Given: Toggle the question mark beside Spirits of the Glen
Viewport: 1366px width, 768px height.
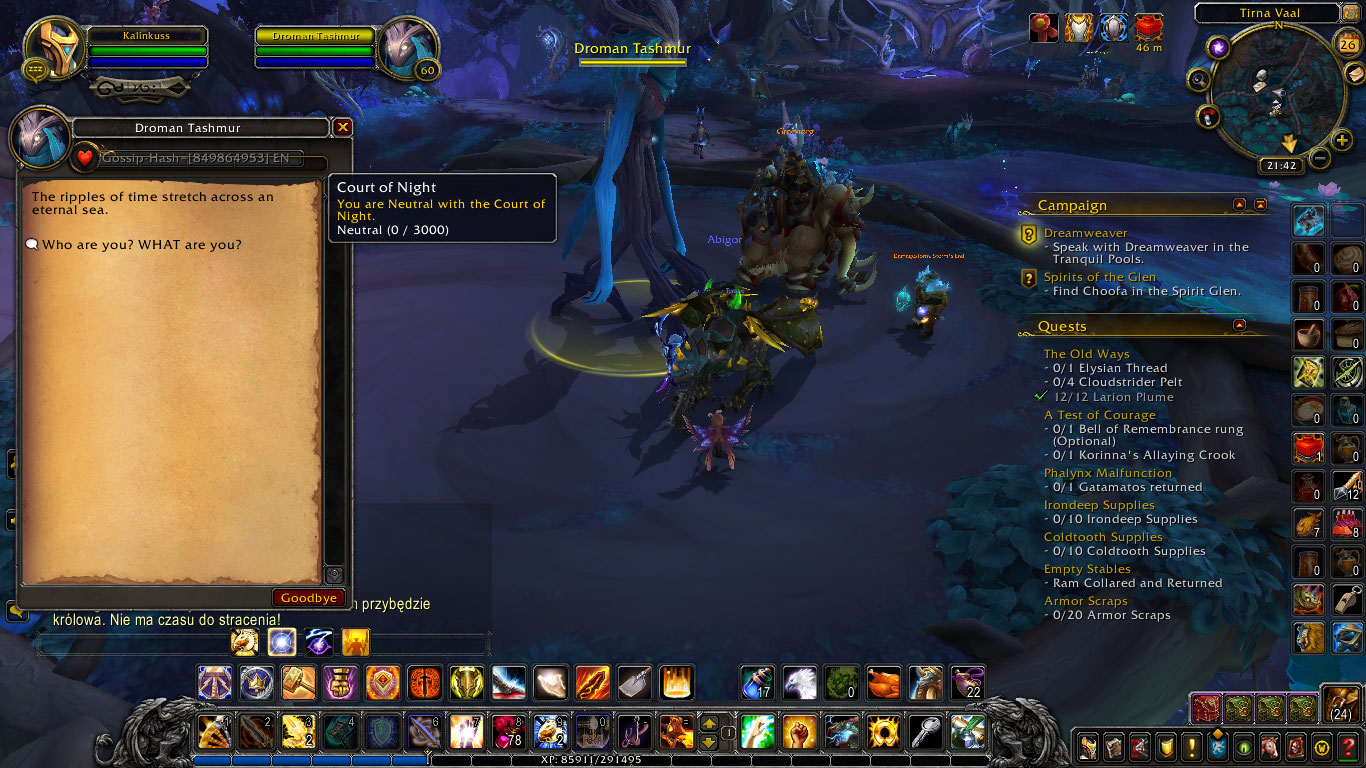Looking at the screenshot, I should [x=1028, y=279].
